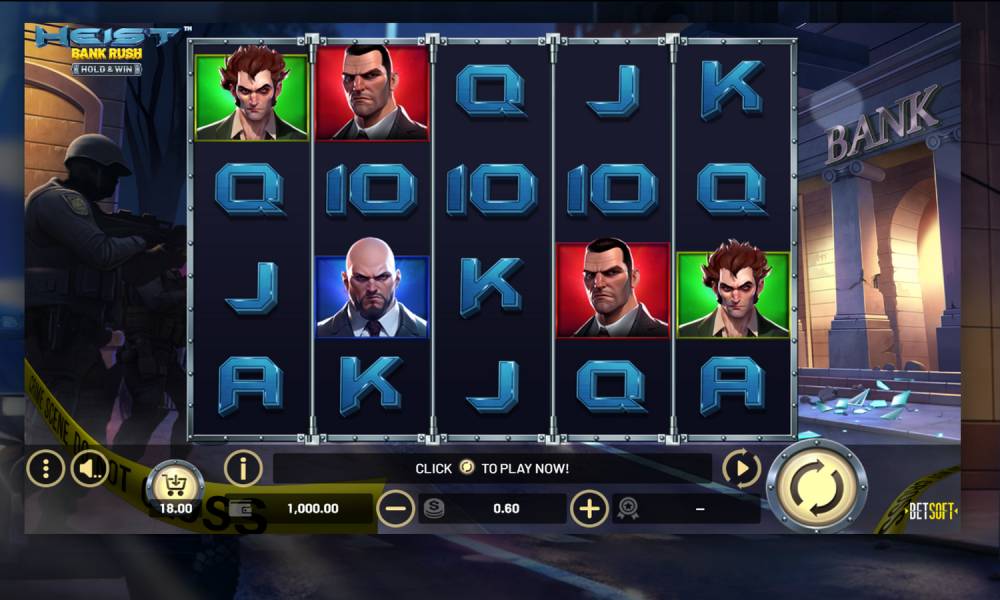Activate the autoplay button
Viewport: 1000px width, 600px height.
point(741,467)
